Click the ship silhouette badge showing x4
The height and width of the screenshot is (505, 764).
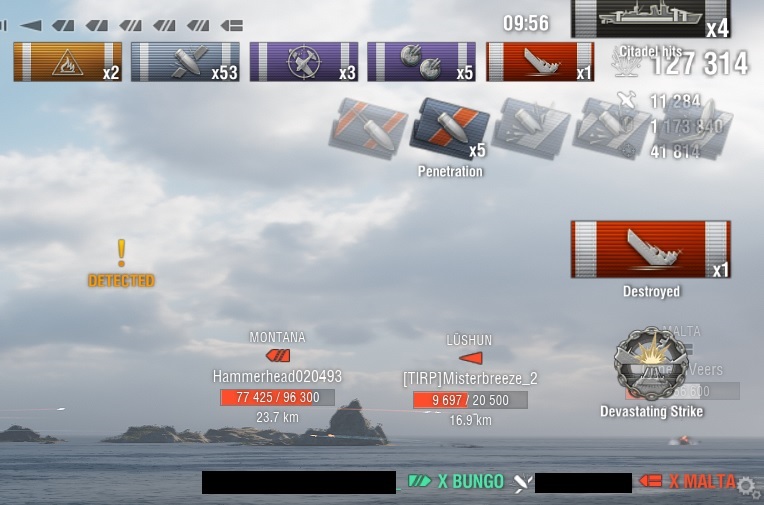[650, 19]
